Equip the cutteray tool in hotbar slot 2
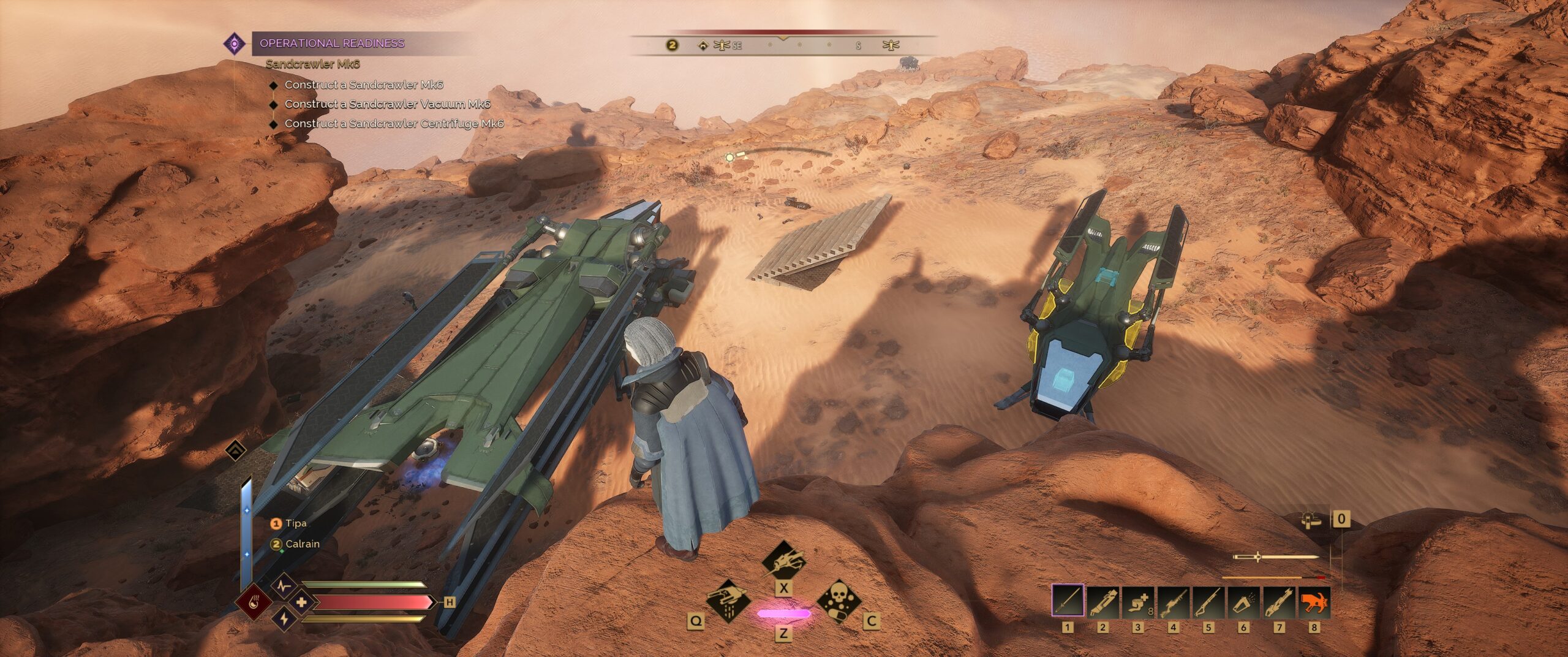Screen dimensions: 1568x657 pos(1103,601)
